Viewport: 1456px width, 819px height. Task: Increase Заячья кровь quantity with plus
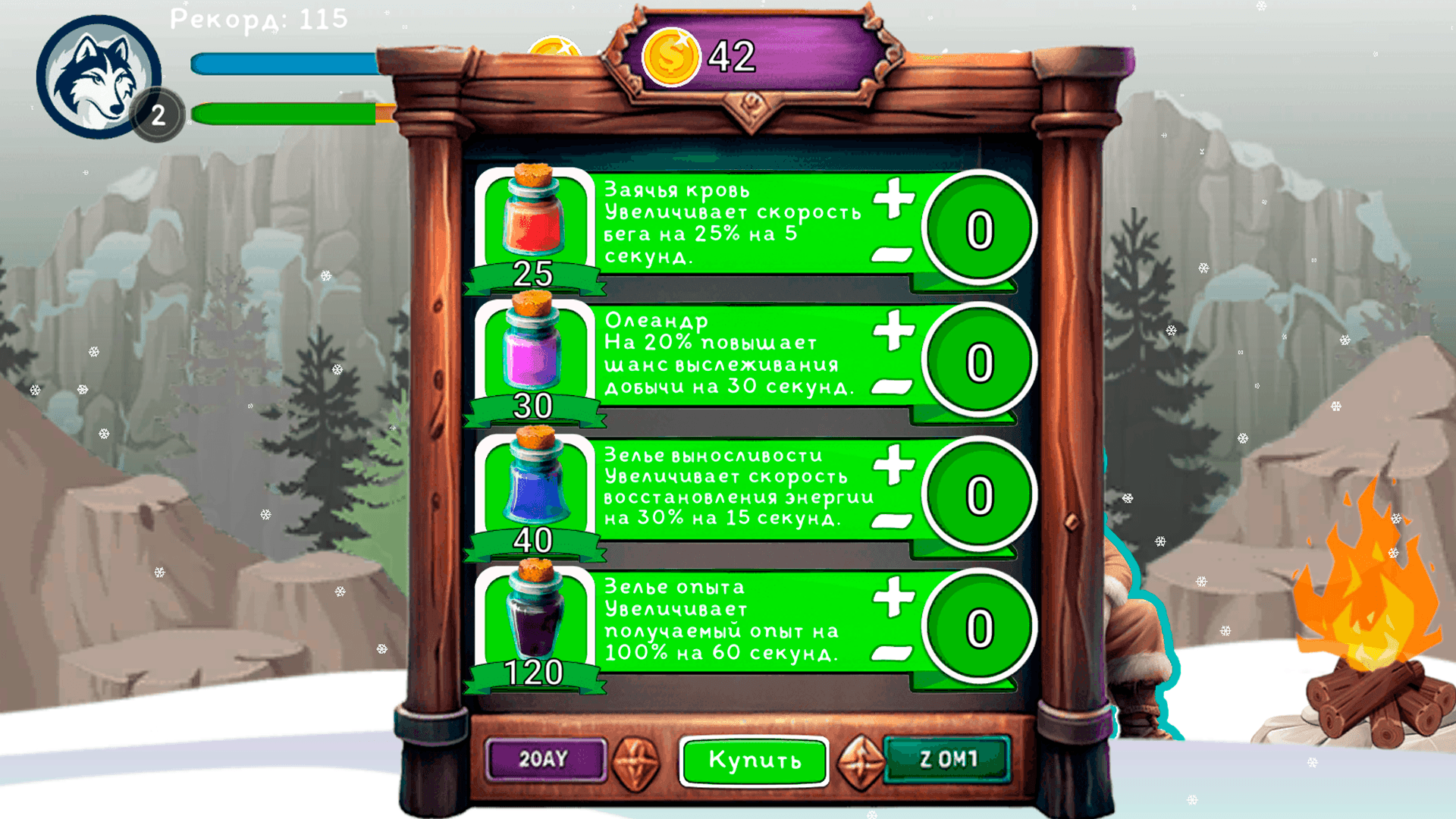coord(893,199)
